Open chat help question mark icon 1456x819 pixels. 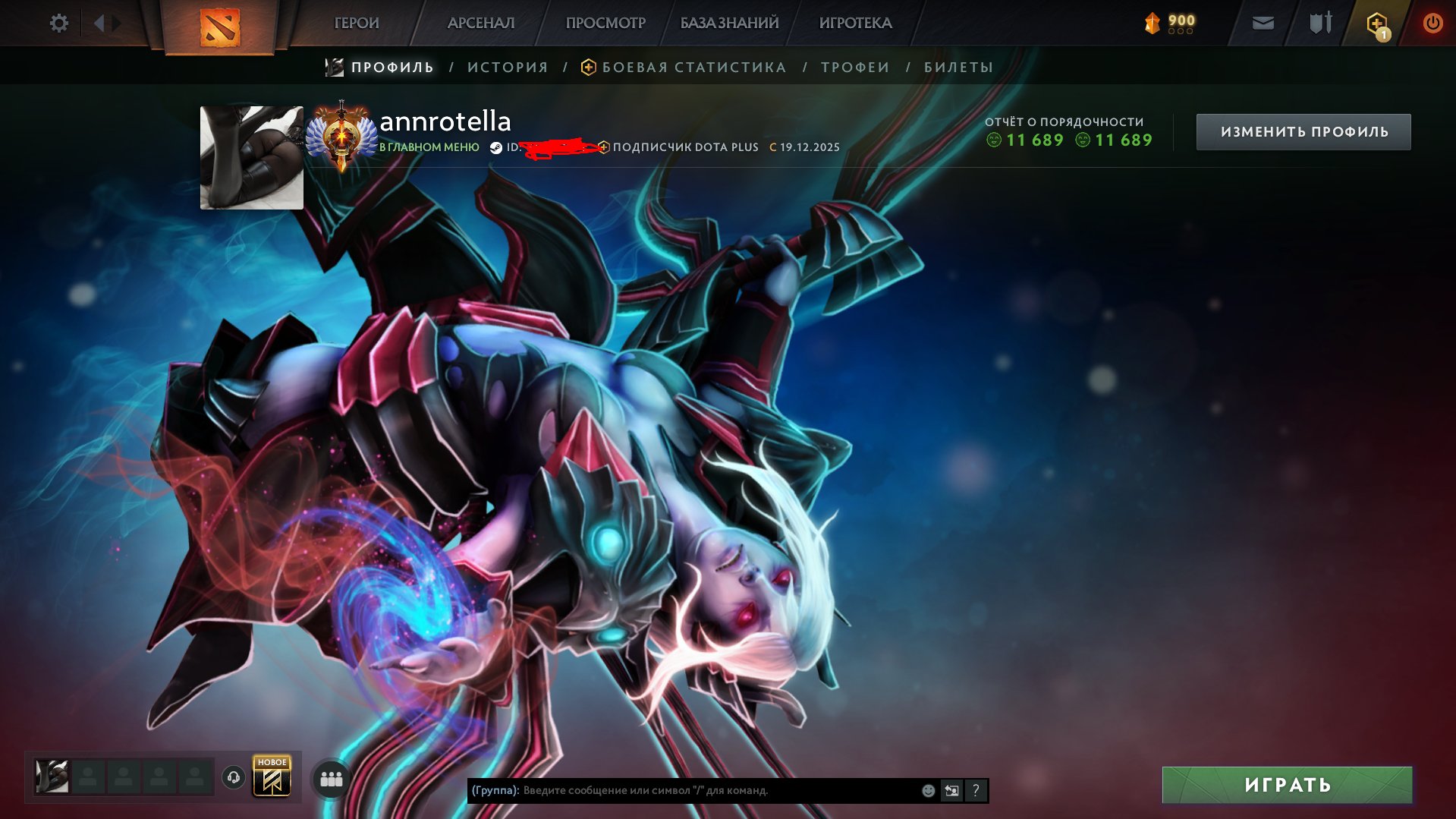click(x=975, y=790)
